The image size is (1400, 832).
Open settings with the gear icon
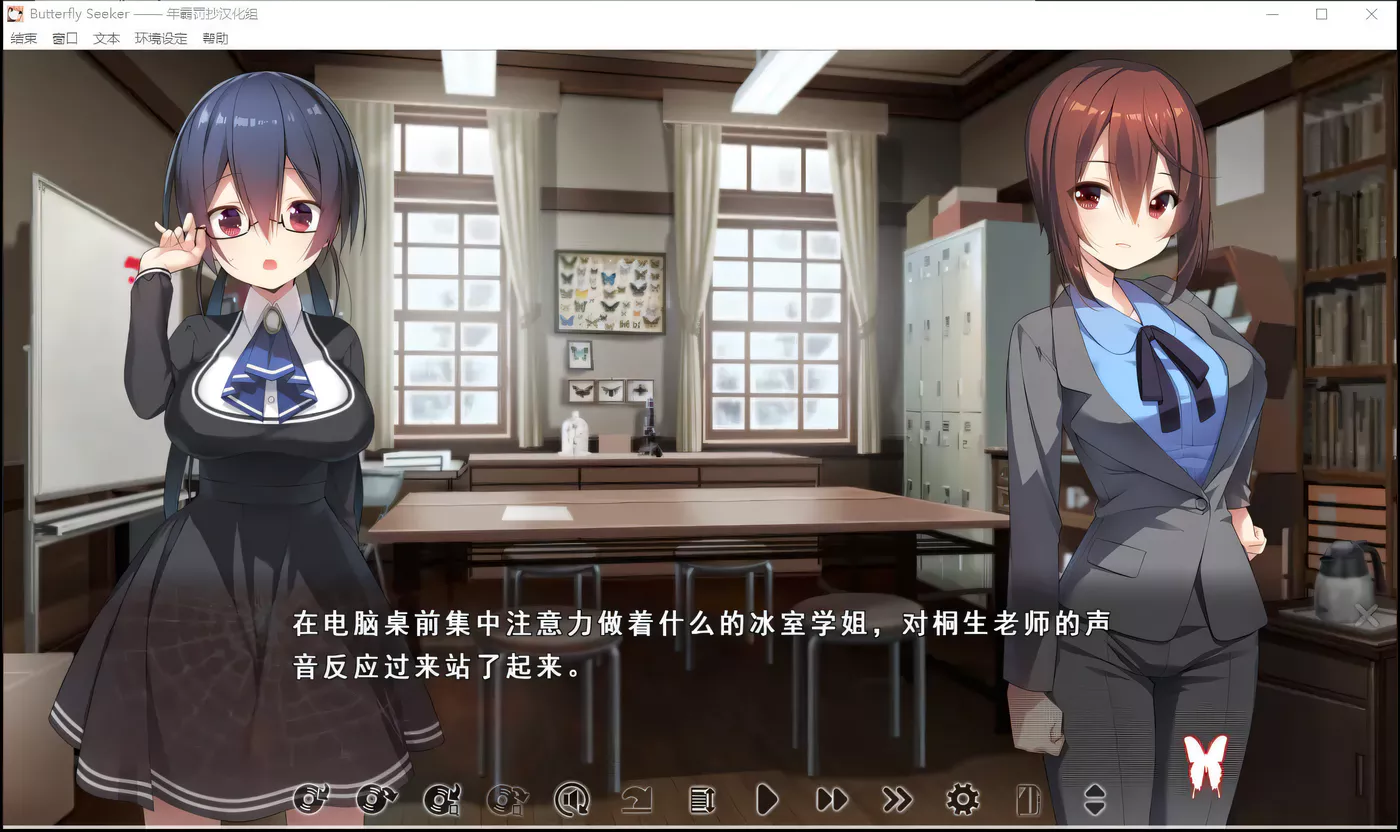pyautogui.click(x=960, y=801)
